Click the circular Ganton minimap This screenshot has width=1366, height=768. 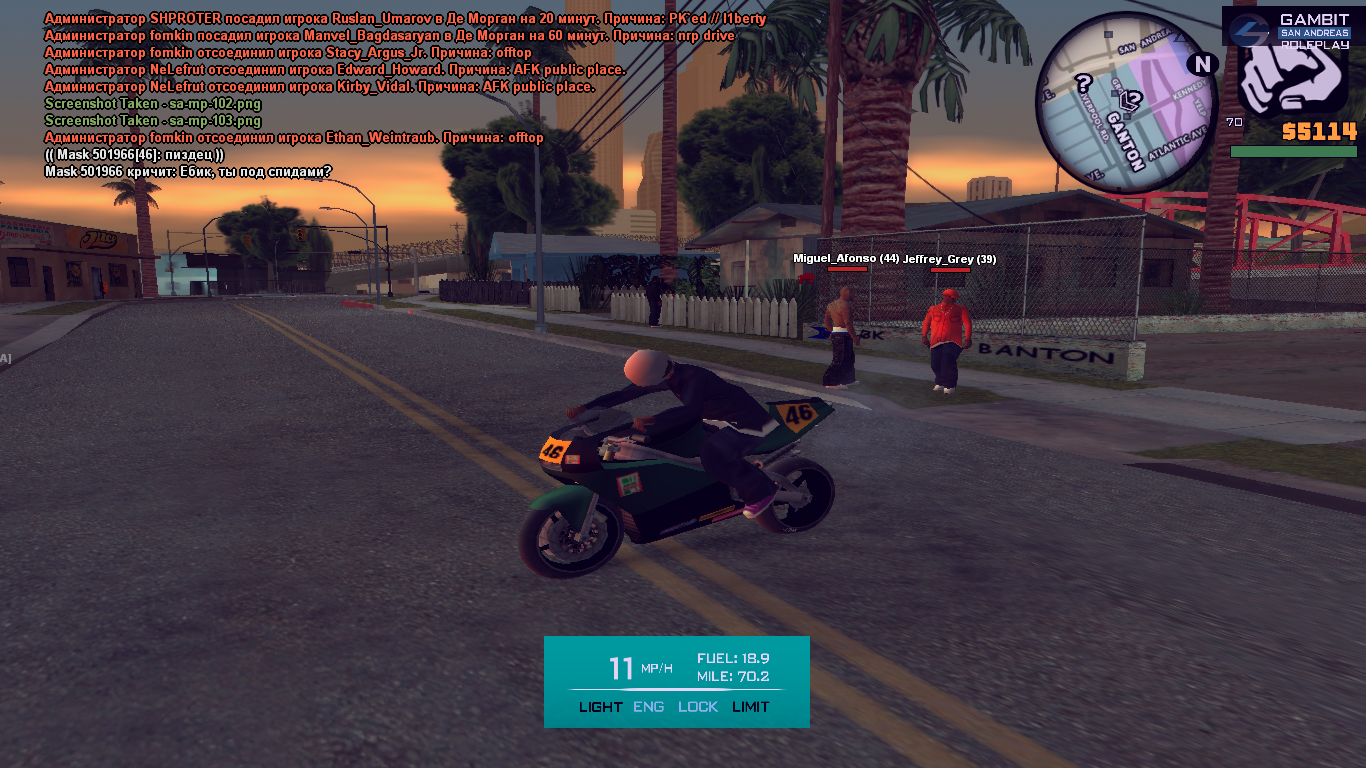click(1126, 104)
